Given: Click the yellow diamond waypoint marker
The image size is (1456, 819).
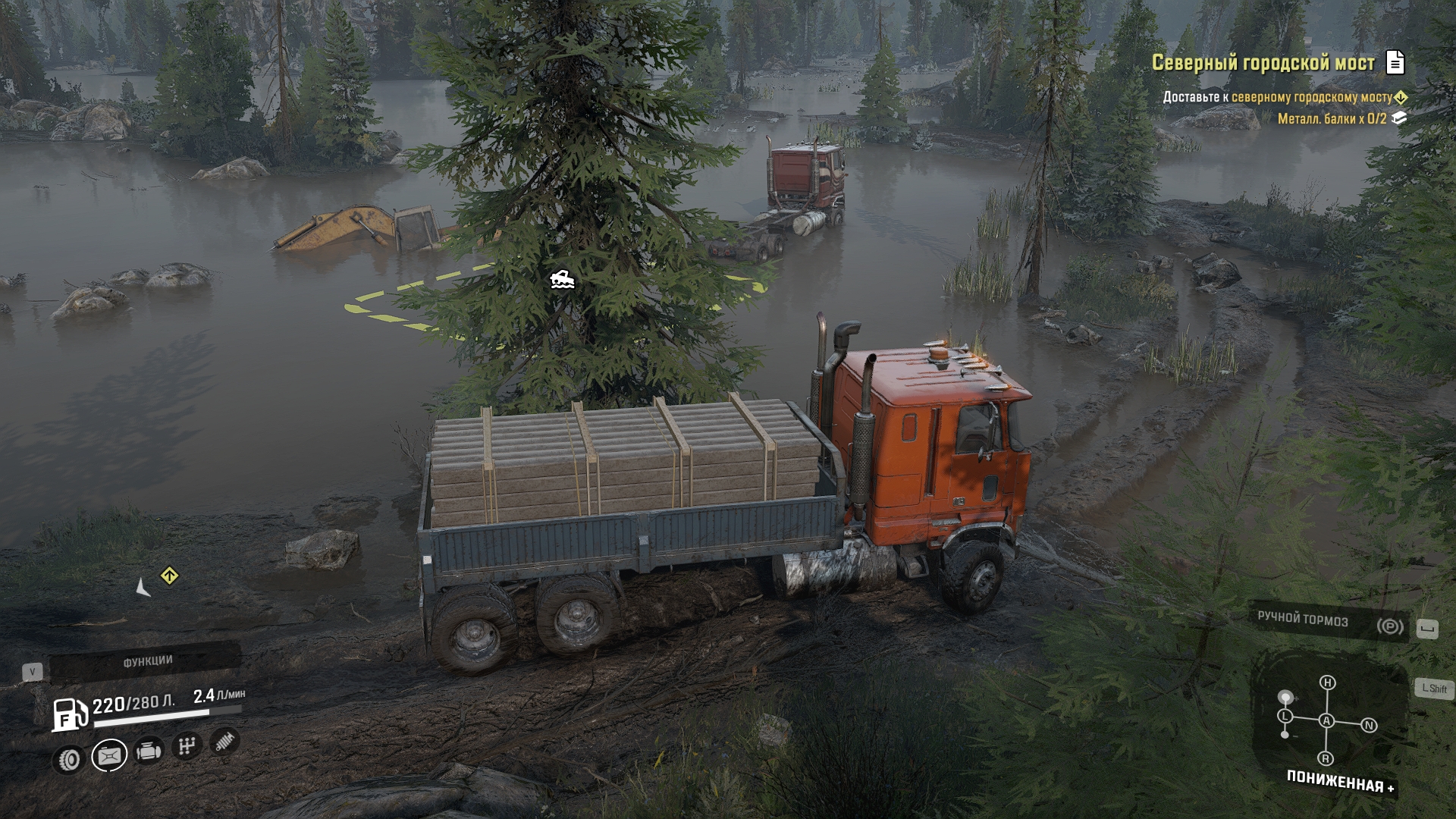Looking at the screenshot, I should point(169,576).
